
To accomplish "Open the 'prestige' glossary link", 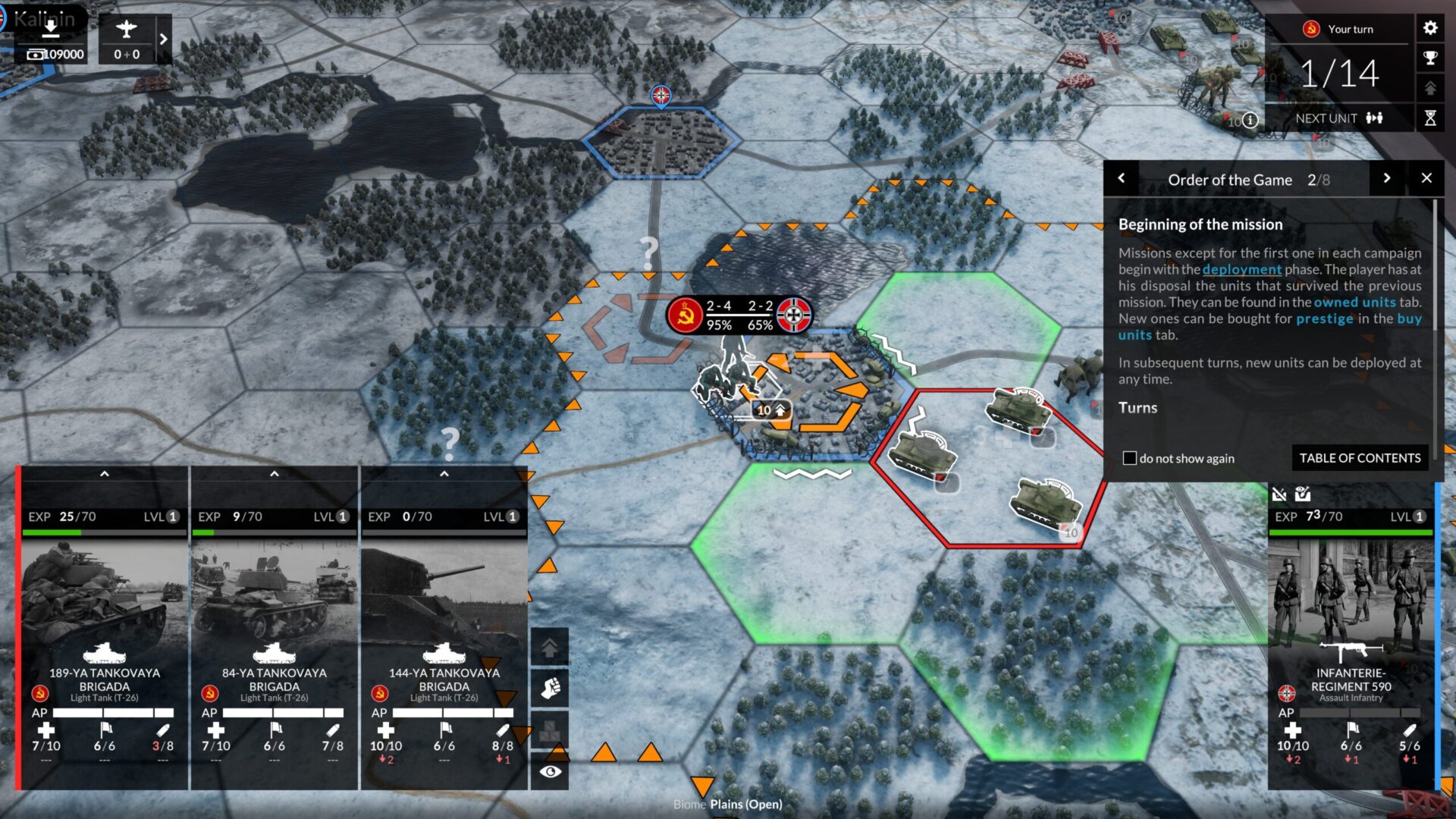I will pos(1324,318).
